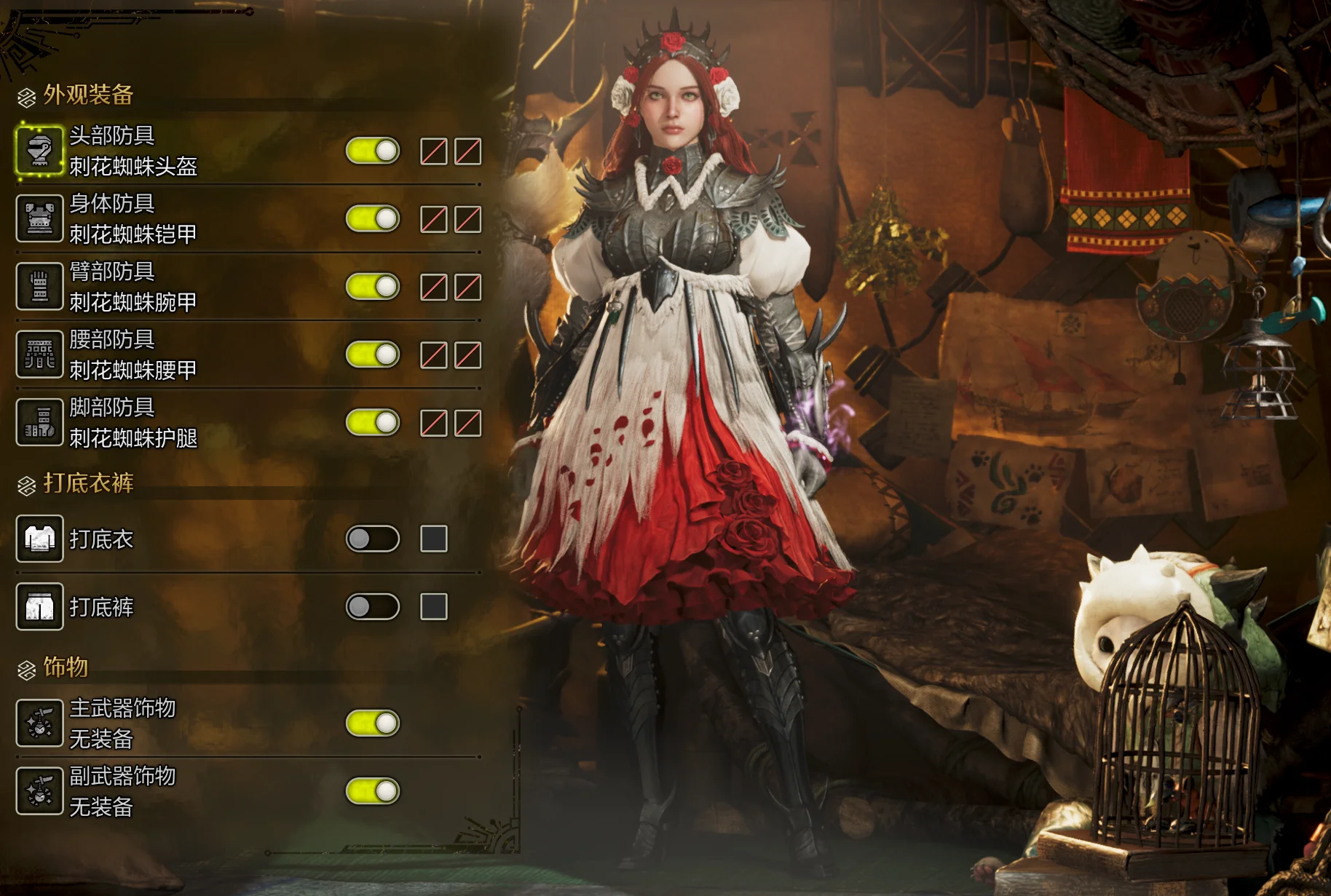Image resolution: width=1331 pixels, height=896 pixels.
Task: Select the 主武器饰物 main weapon charm
Action: [122, 723]
